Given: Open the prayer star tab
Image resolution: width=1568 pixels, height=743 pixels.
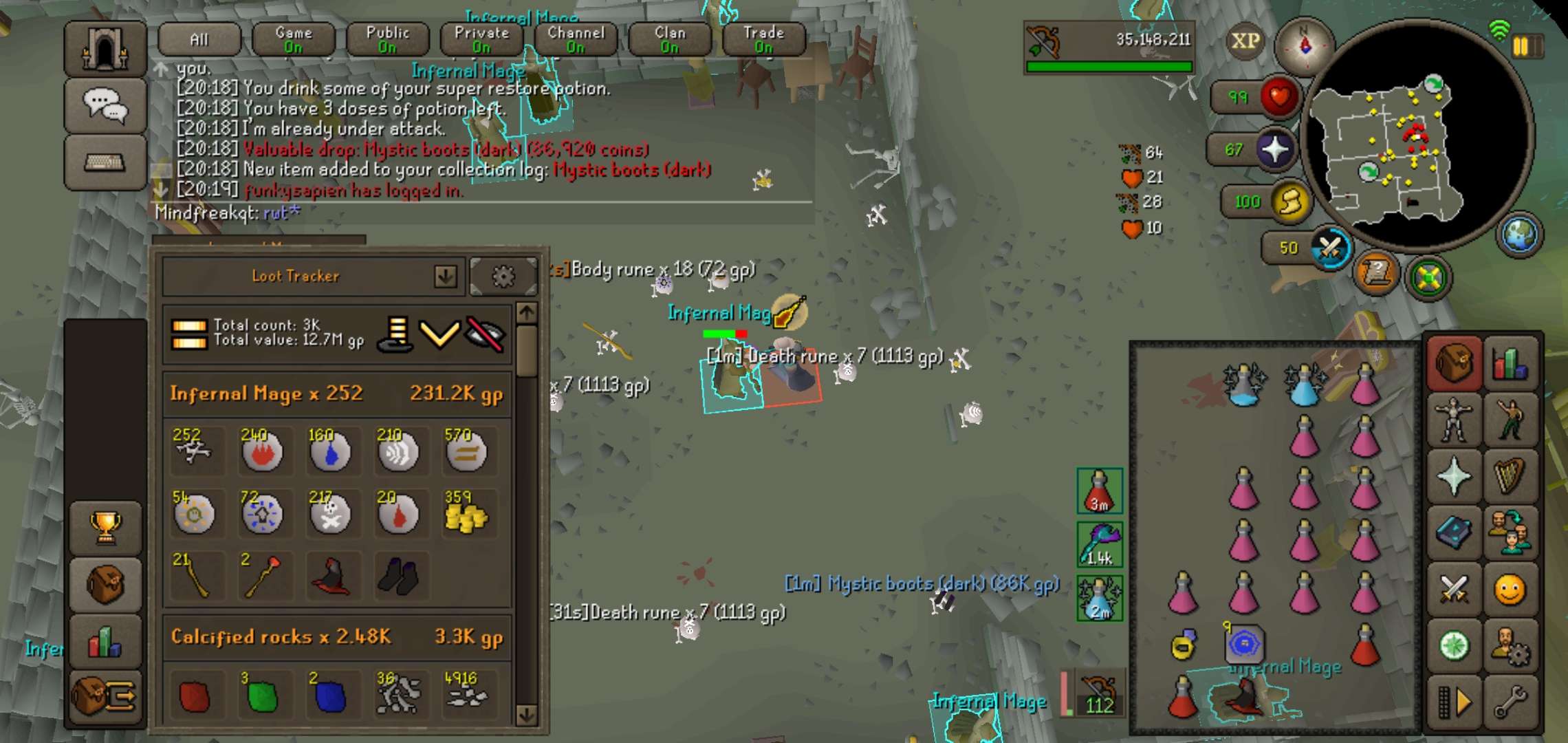Looking at the screenshot, I should (x=1453, y=476).
